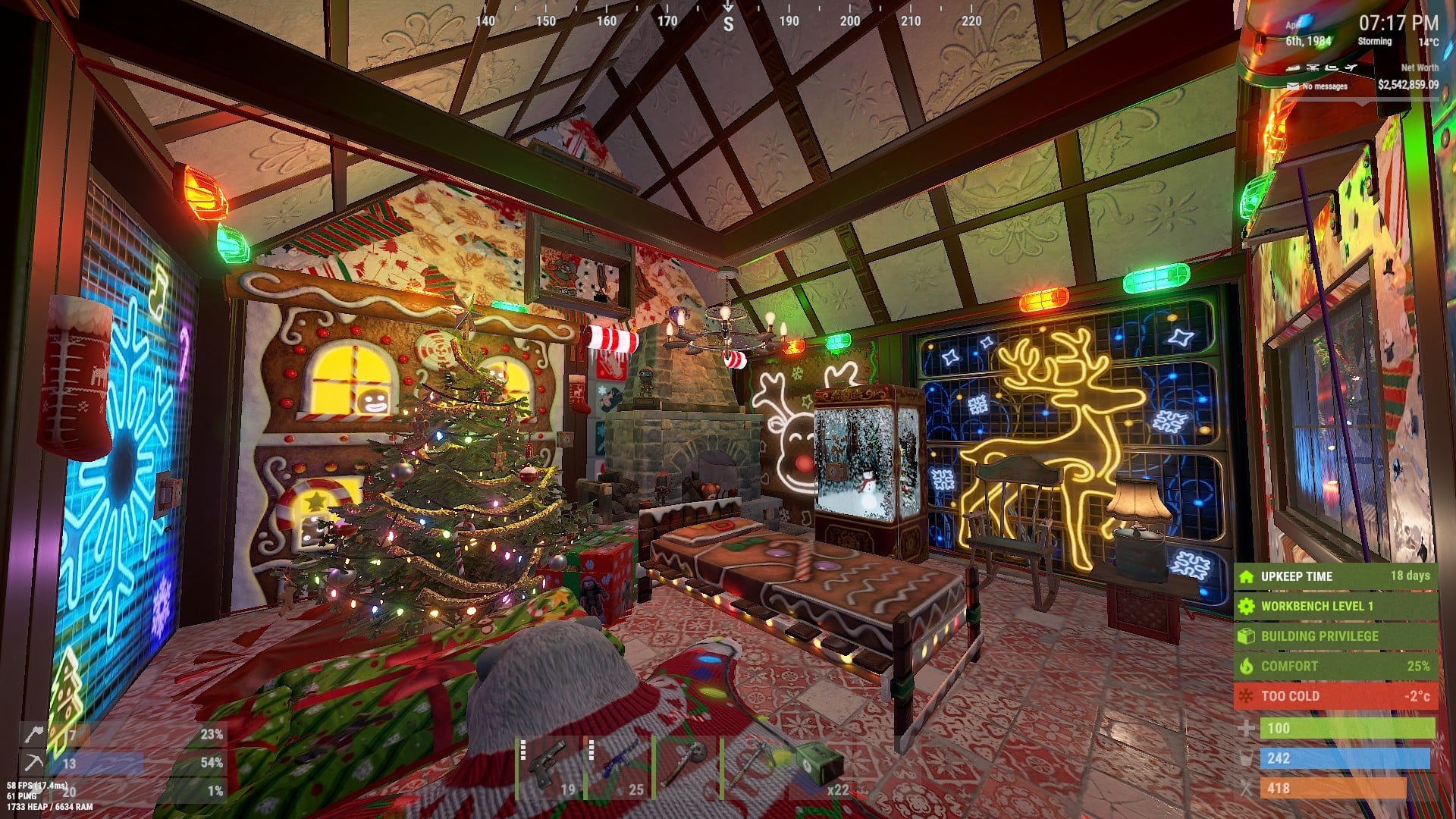Screen dimensions: 1456x819
Task: Open the messages envelope icon
Action: pyautogui.click(x=1293, y=86)
